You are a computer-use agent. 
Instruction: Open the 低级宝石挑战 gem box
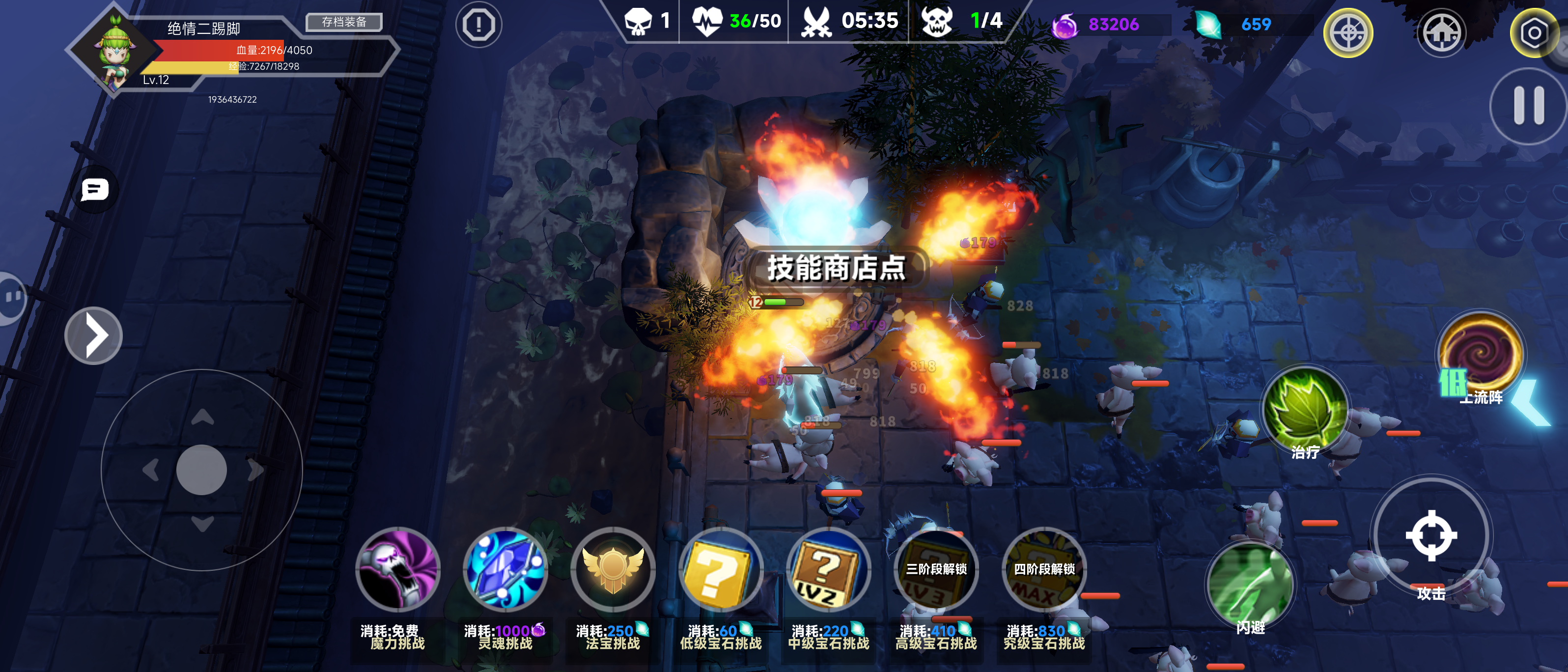point(720,570)
